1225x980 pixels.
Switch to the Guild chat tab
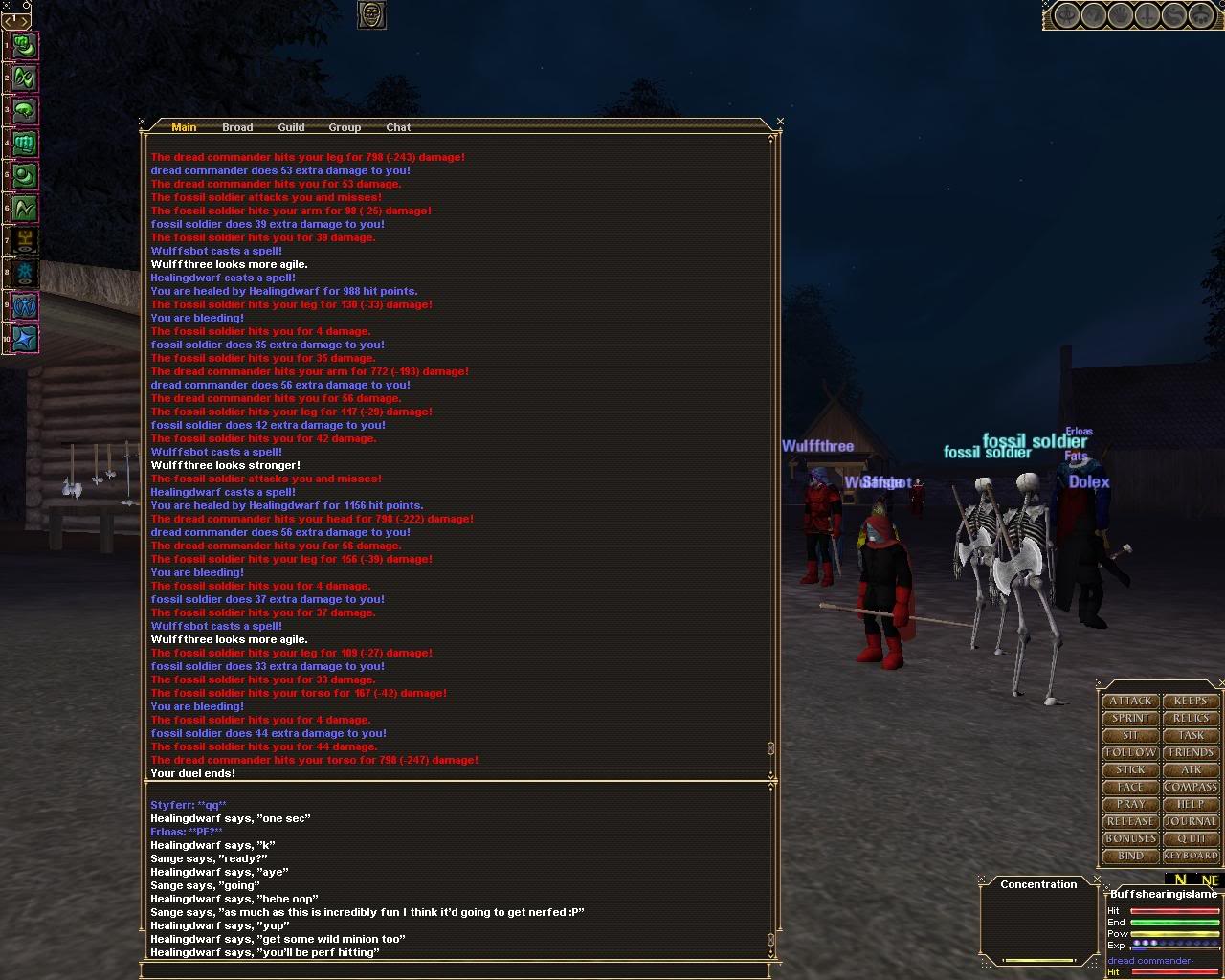click(291, 126)
